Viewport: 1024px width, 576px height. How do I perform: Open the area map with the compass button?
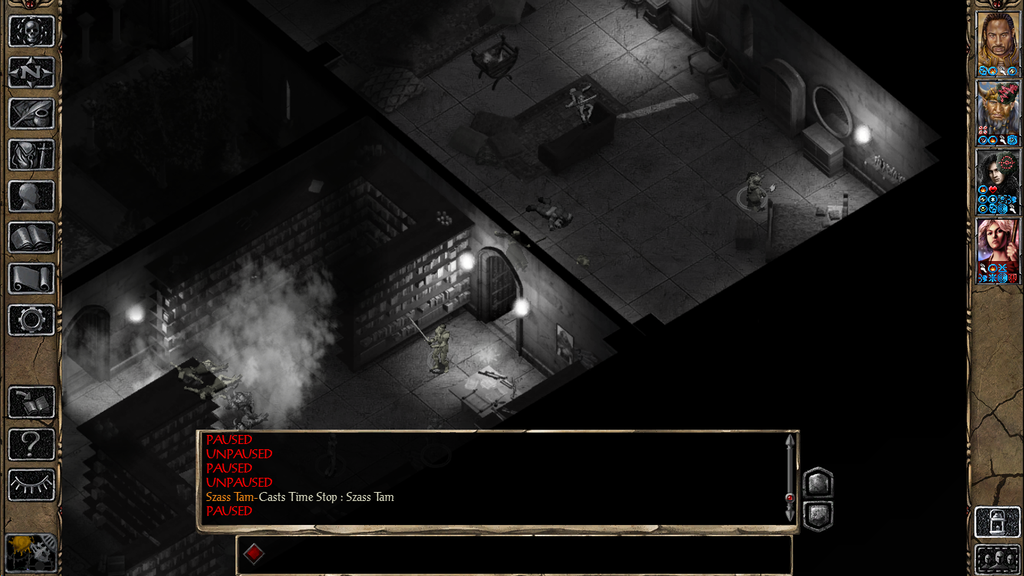pos(31,72)
